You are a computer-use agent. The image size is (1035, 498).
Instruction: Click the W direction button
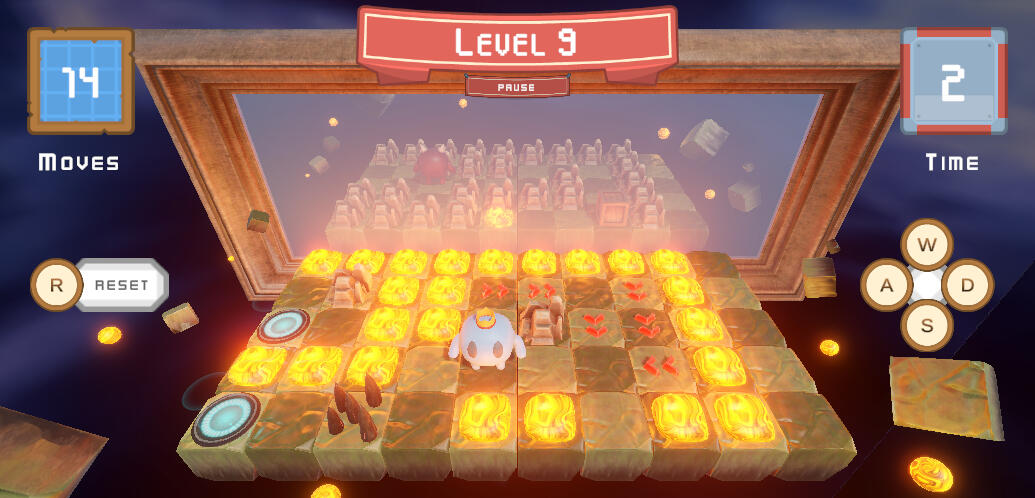point(926,245)
